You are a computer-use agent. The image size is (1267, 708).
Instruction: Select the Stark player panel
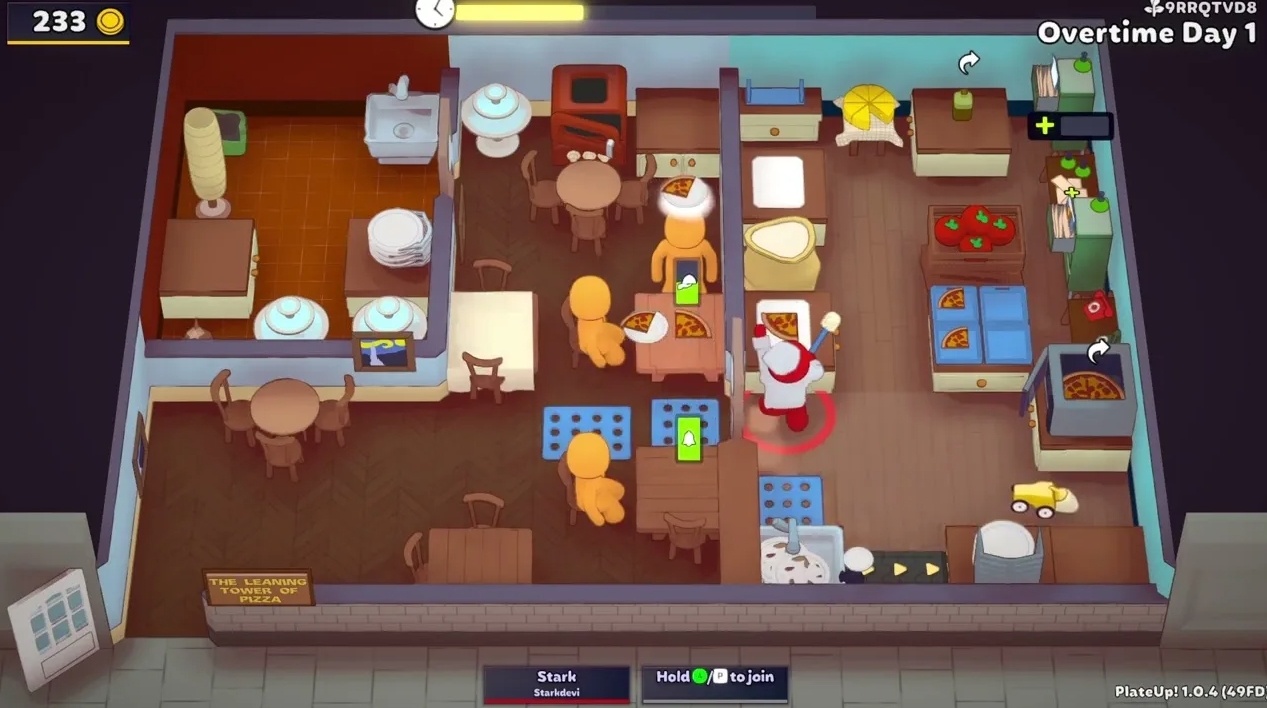[556, 684]
